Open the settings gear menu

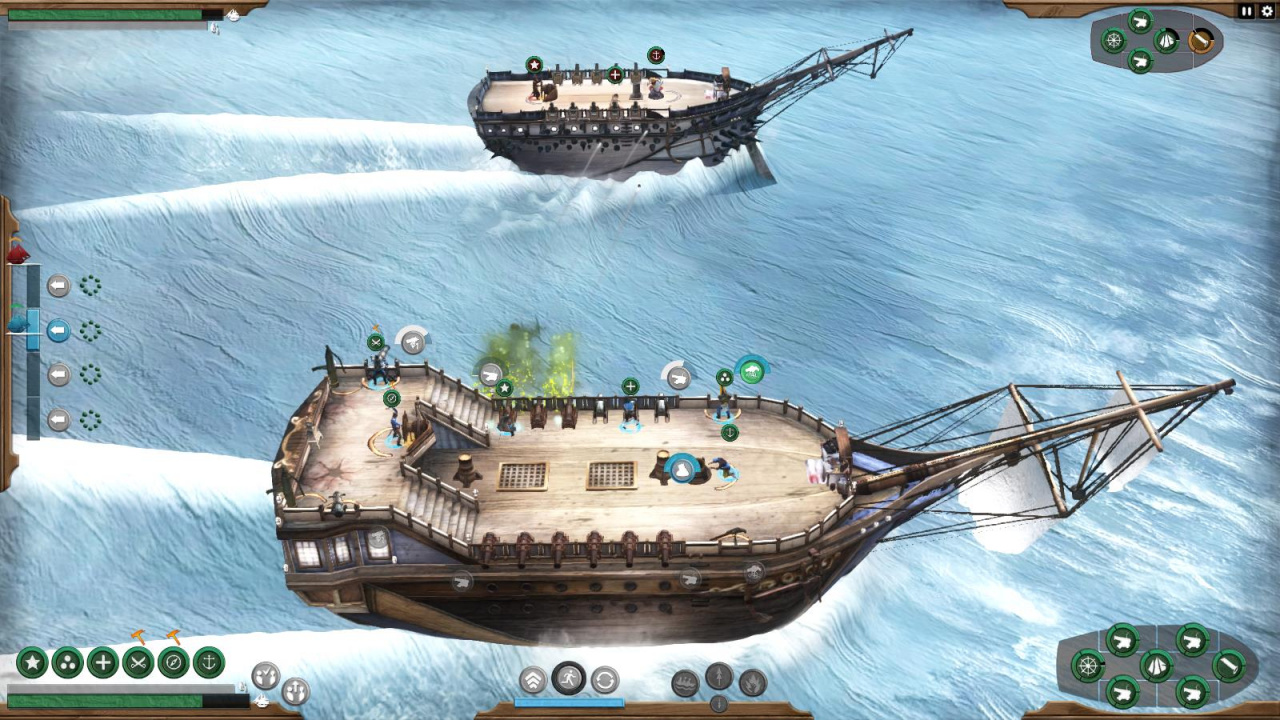1267,10
